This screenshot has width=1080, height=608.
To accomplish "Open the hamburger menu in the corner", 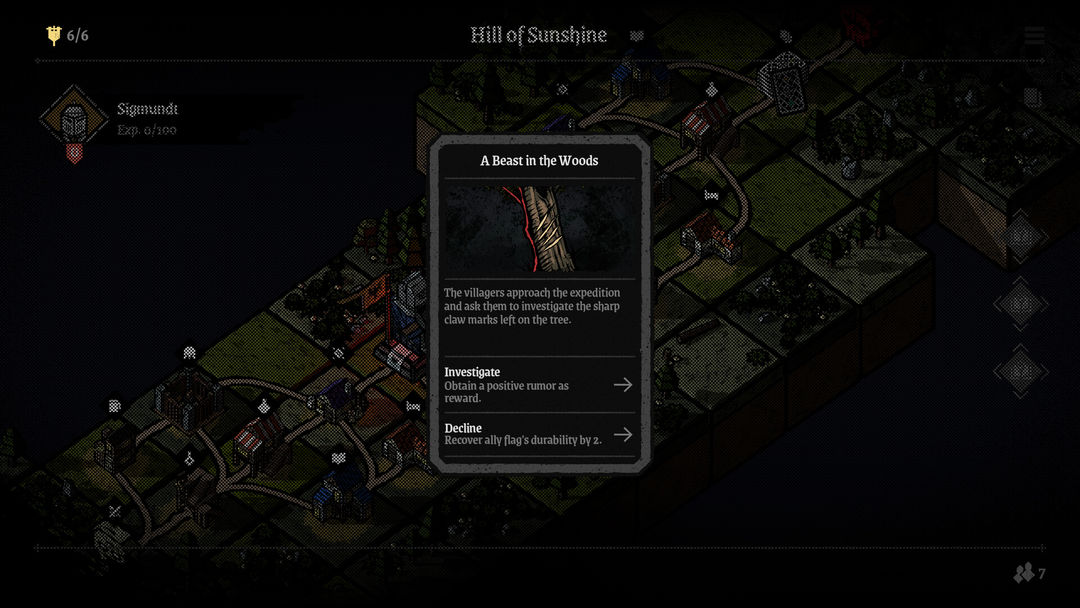I will click(1034, 36).
